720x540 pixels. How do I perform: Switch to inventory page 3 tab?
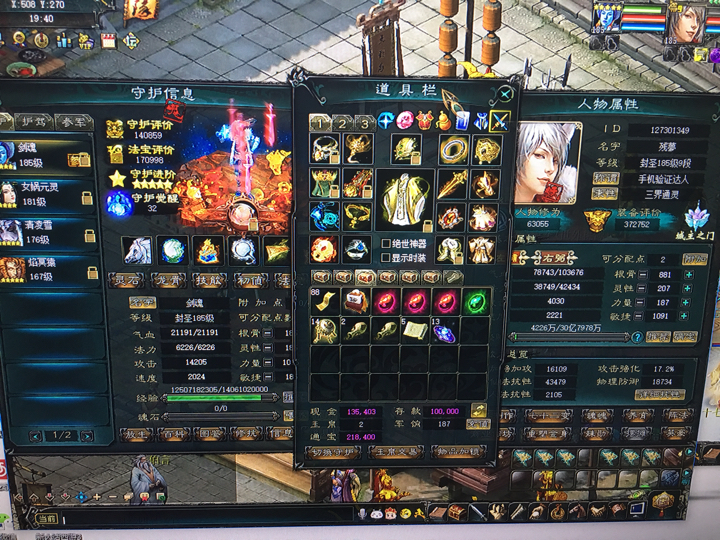(364, 123)
